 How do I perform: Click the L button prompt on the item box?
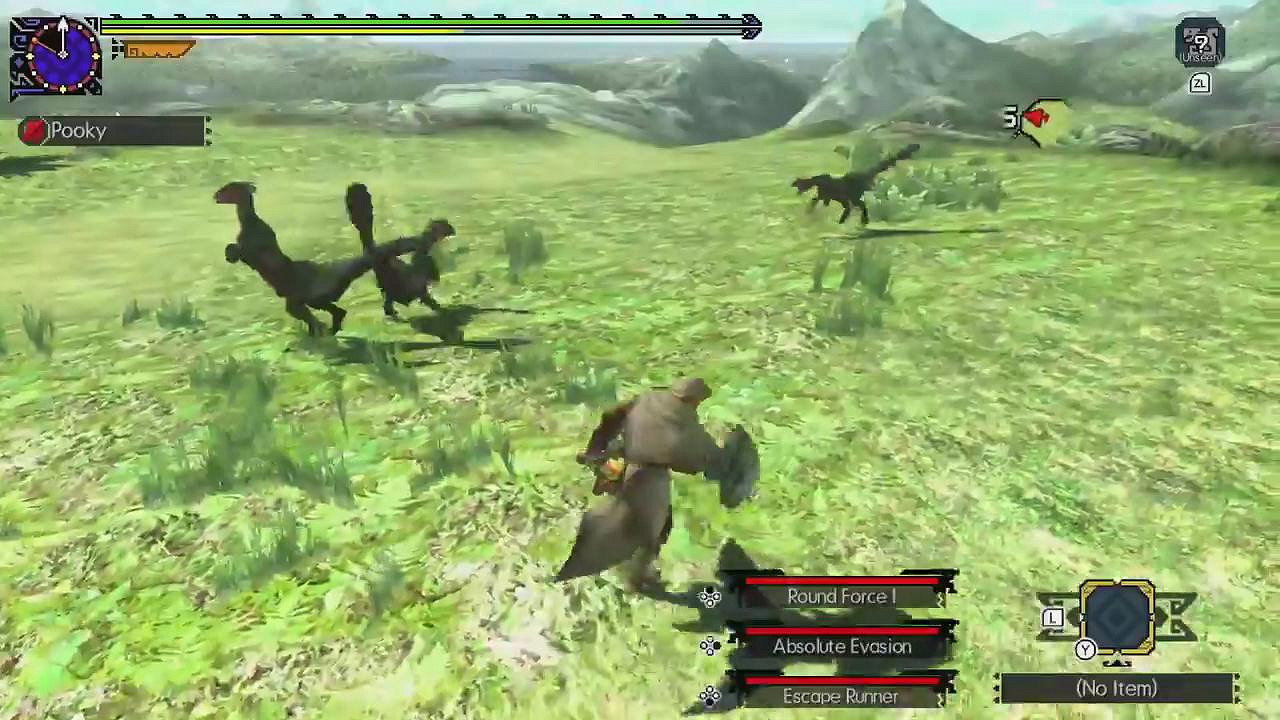1053,618
